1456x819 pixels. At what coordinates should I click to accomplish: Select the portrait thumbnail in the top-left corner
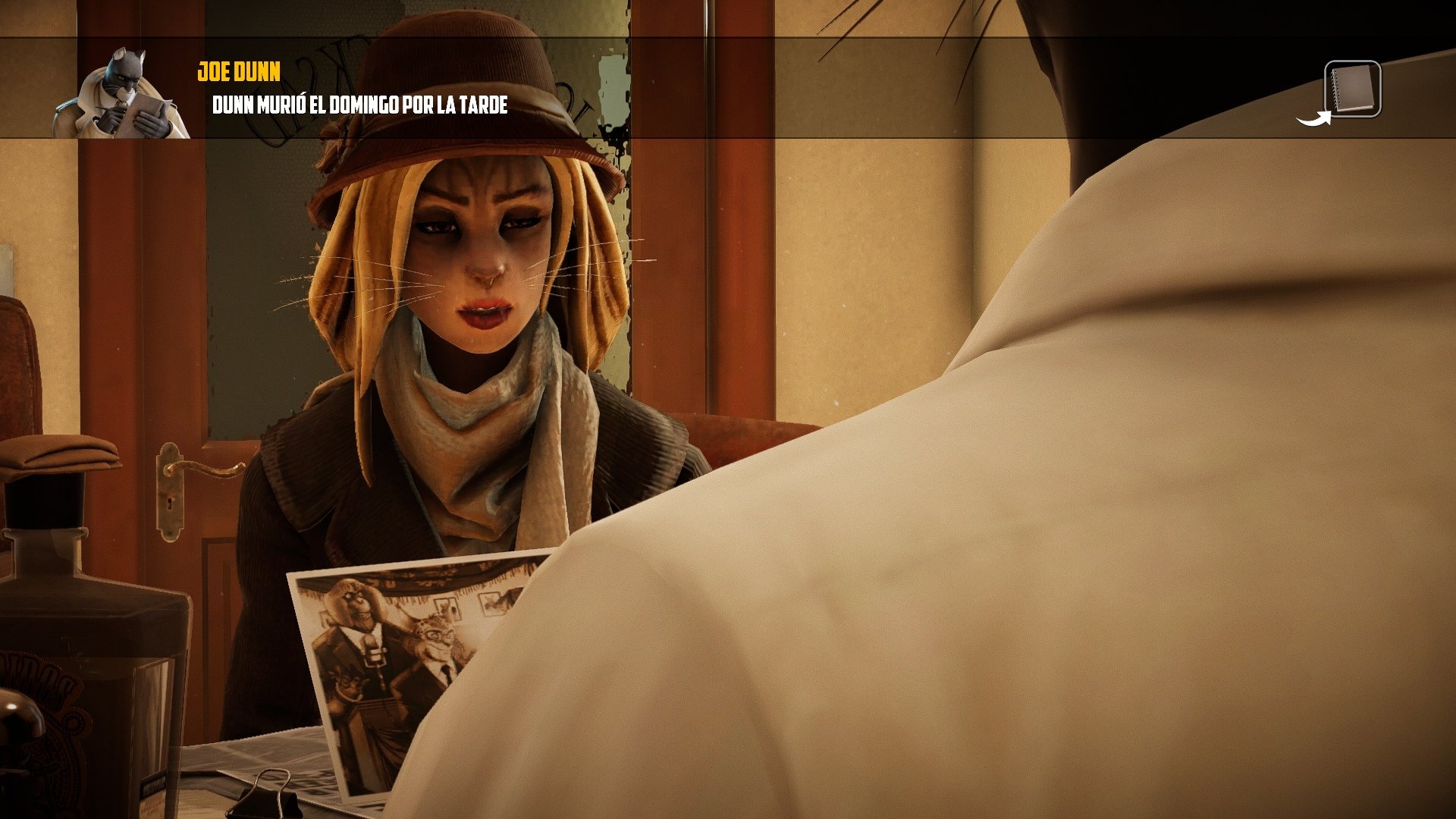pos(121,91)
